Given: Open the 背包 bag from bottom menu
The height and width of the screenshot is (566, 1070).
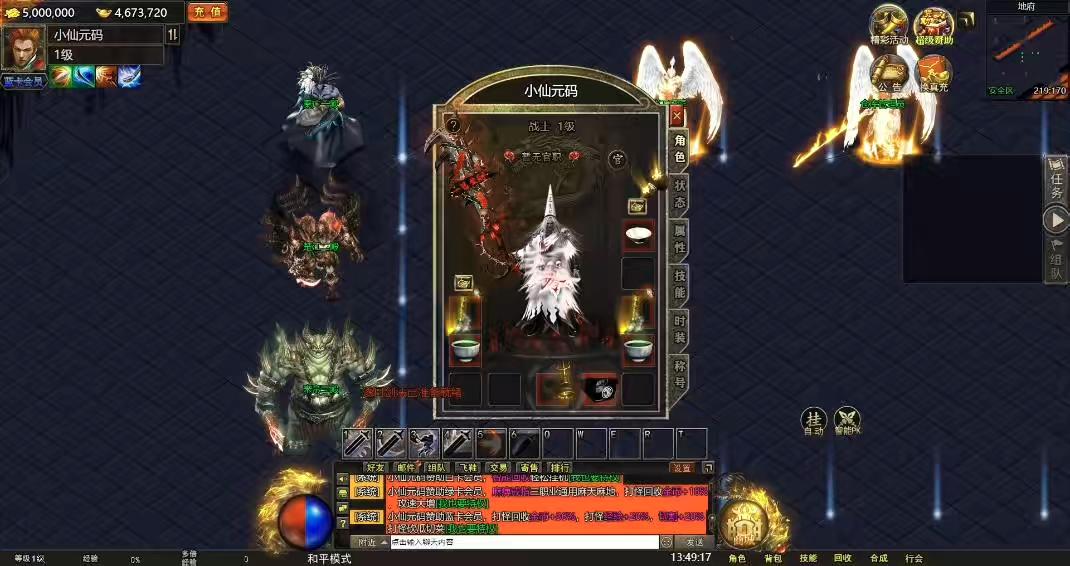Looking at the screenshot, I should coord(773,558).
